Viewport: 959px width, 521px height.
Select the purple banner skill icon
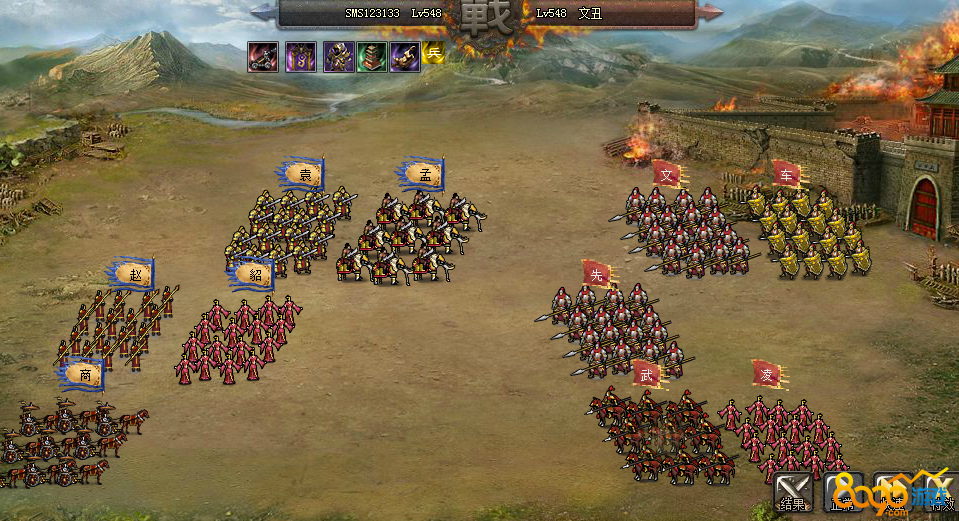tap(300, 56)
